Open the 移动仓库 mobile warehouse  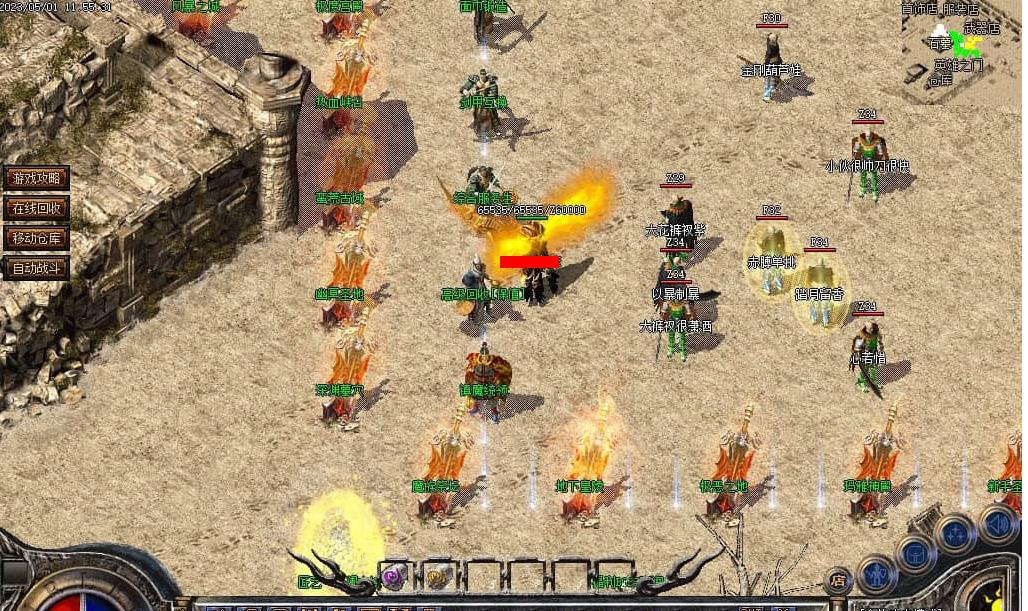(x=37, y=238)
